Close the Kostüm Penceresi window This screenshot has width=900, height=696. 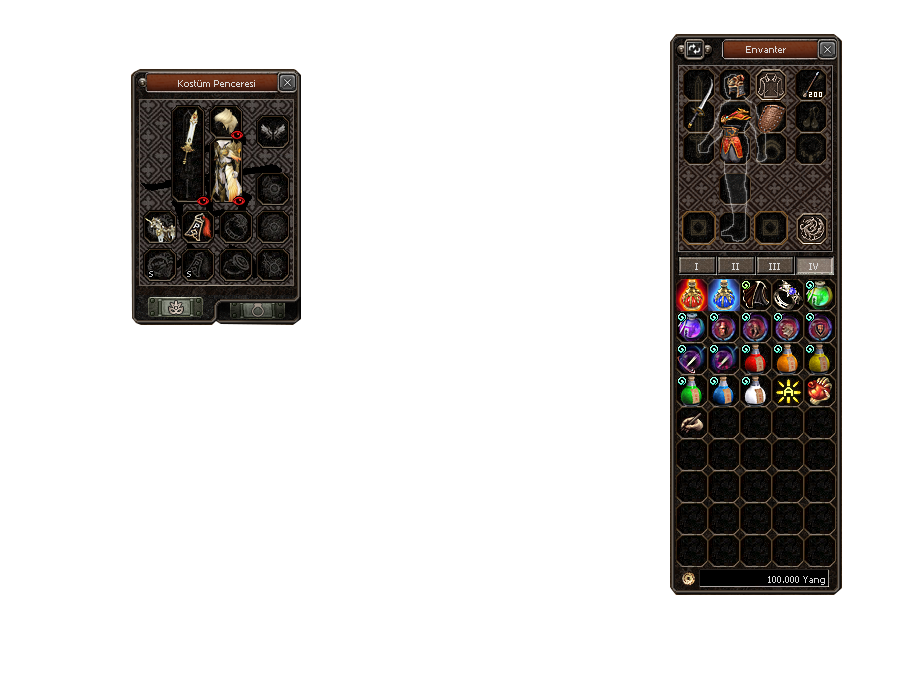coord(287,83)
